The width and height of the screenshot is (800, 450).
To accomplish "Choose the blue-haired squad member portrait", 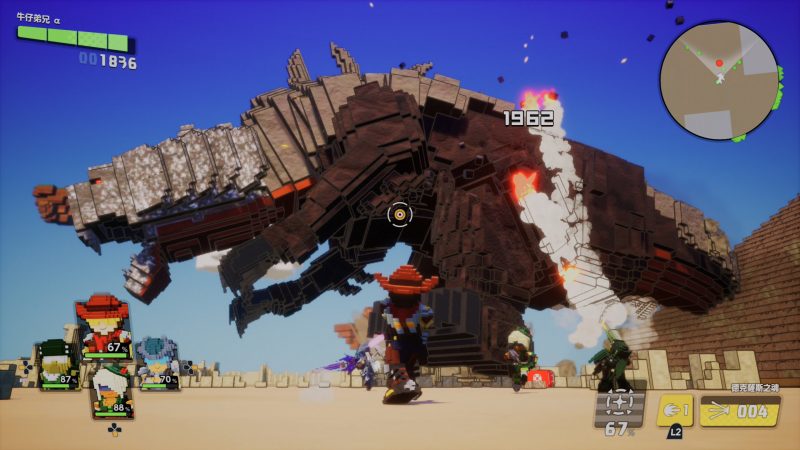I will (156, 362).
